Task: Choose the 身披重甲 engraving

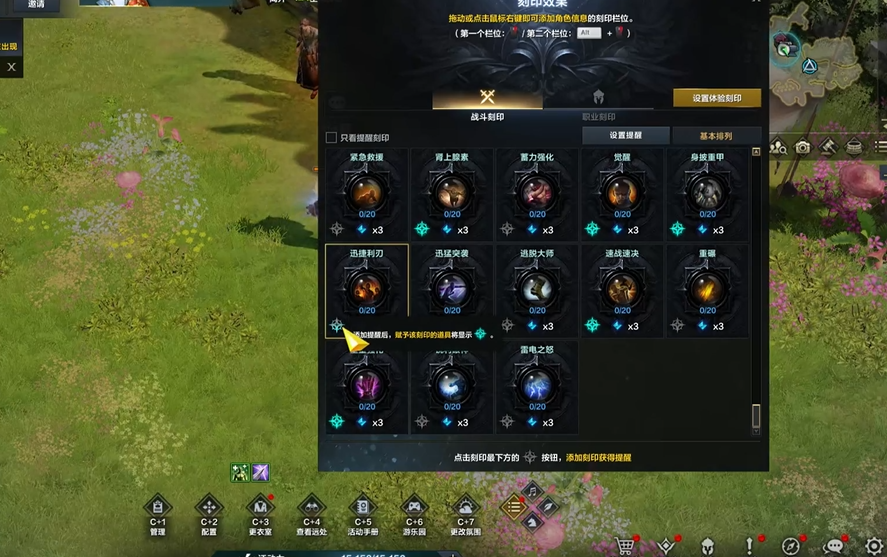Action: coord(707,193)
